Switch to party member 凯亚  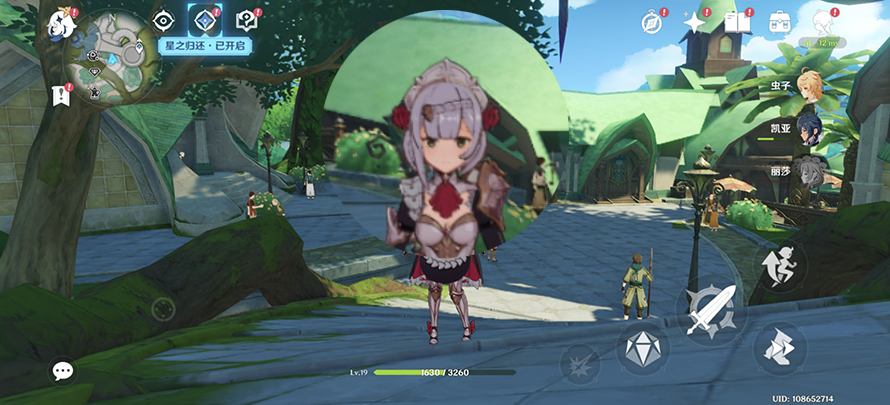pyautogui.click(x=809, y=128)
